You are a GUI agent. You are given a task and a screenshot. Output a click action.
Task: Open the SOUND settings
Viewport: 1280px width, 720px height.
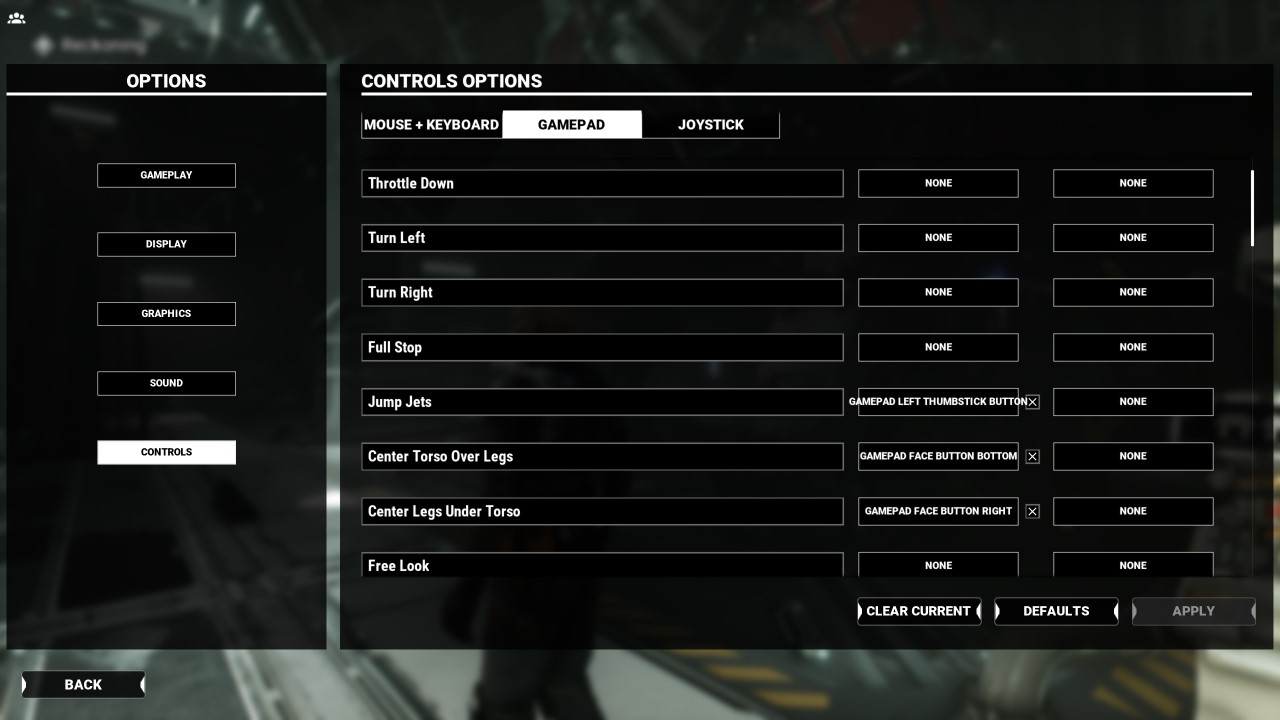click(166, 382)
